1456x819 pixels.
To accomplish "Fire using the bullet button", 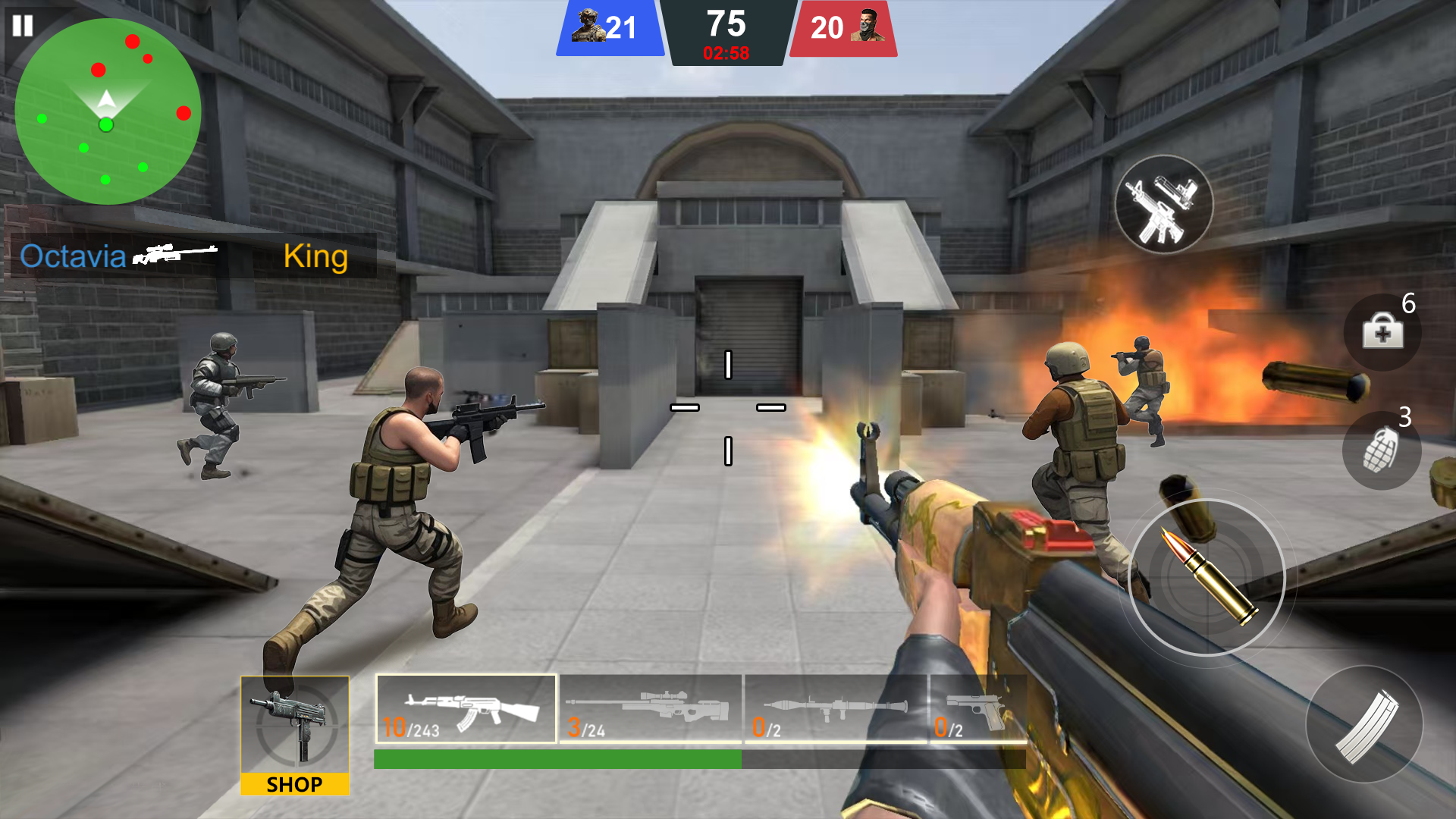I will coord(1207,577).
